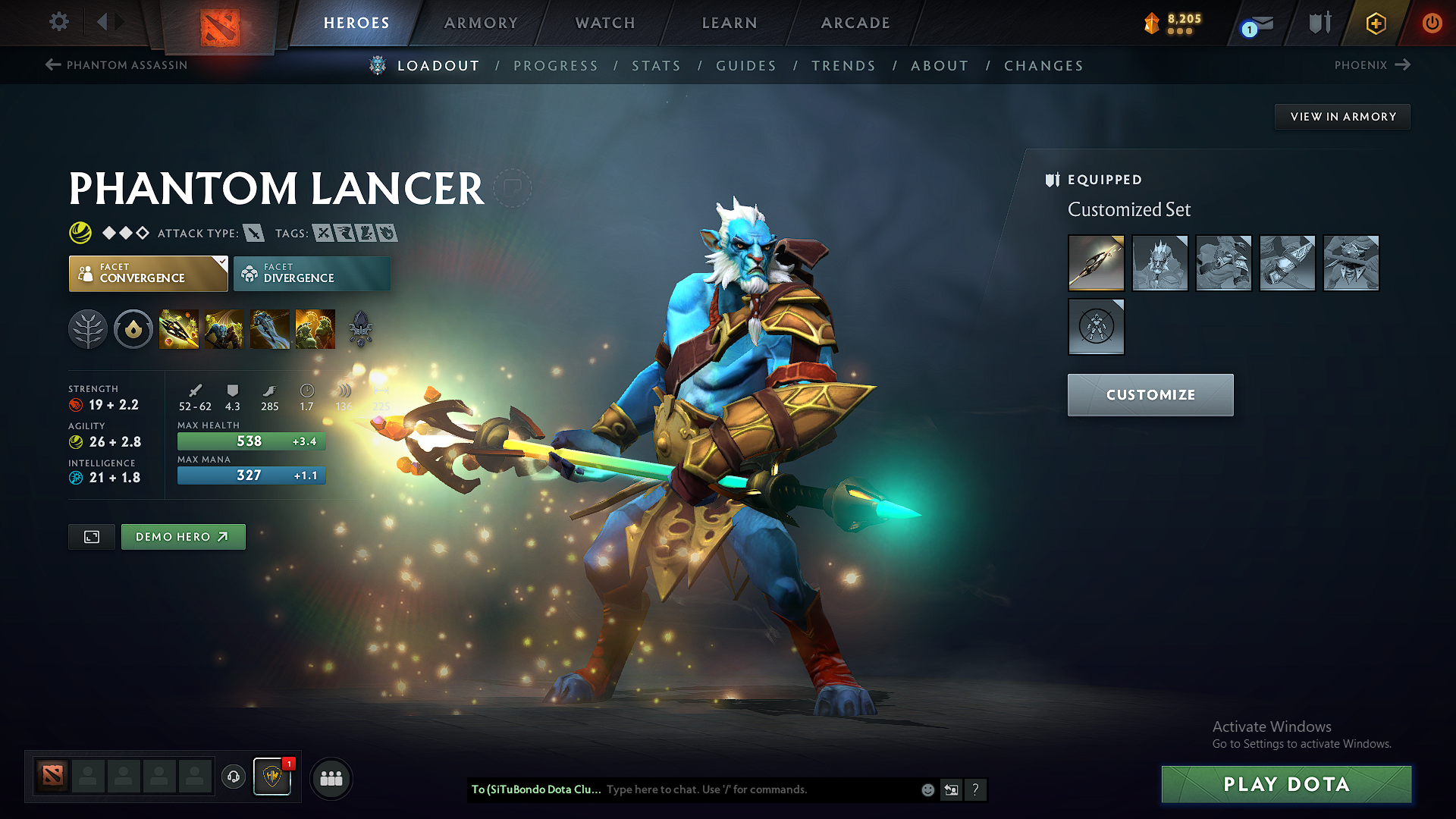The width and height of the screenshot is (1456, 819).
Task: Open the armory shield and sword icon
Action: point(1319,23)
